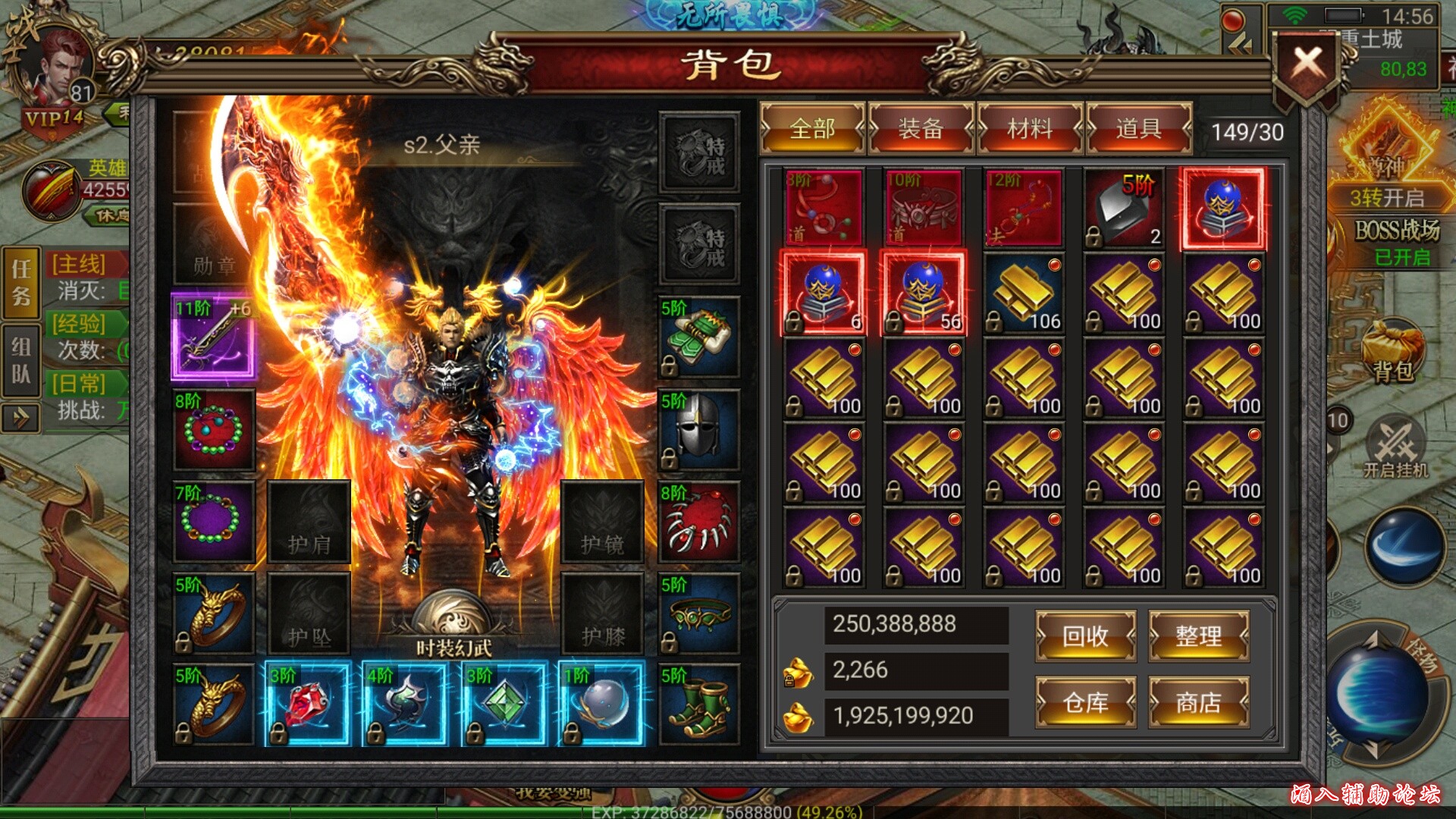The width and height of the screenshot is (1456, 819).
Task: Select the blue orb stack of 56
Action: [924, 293]
